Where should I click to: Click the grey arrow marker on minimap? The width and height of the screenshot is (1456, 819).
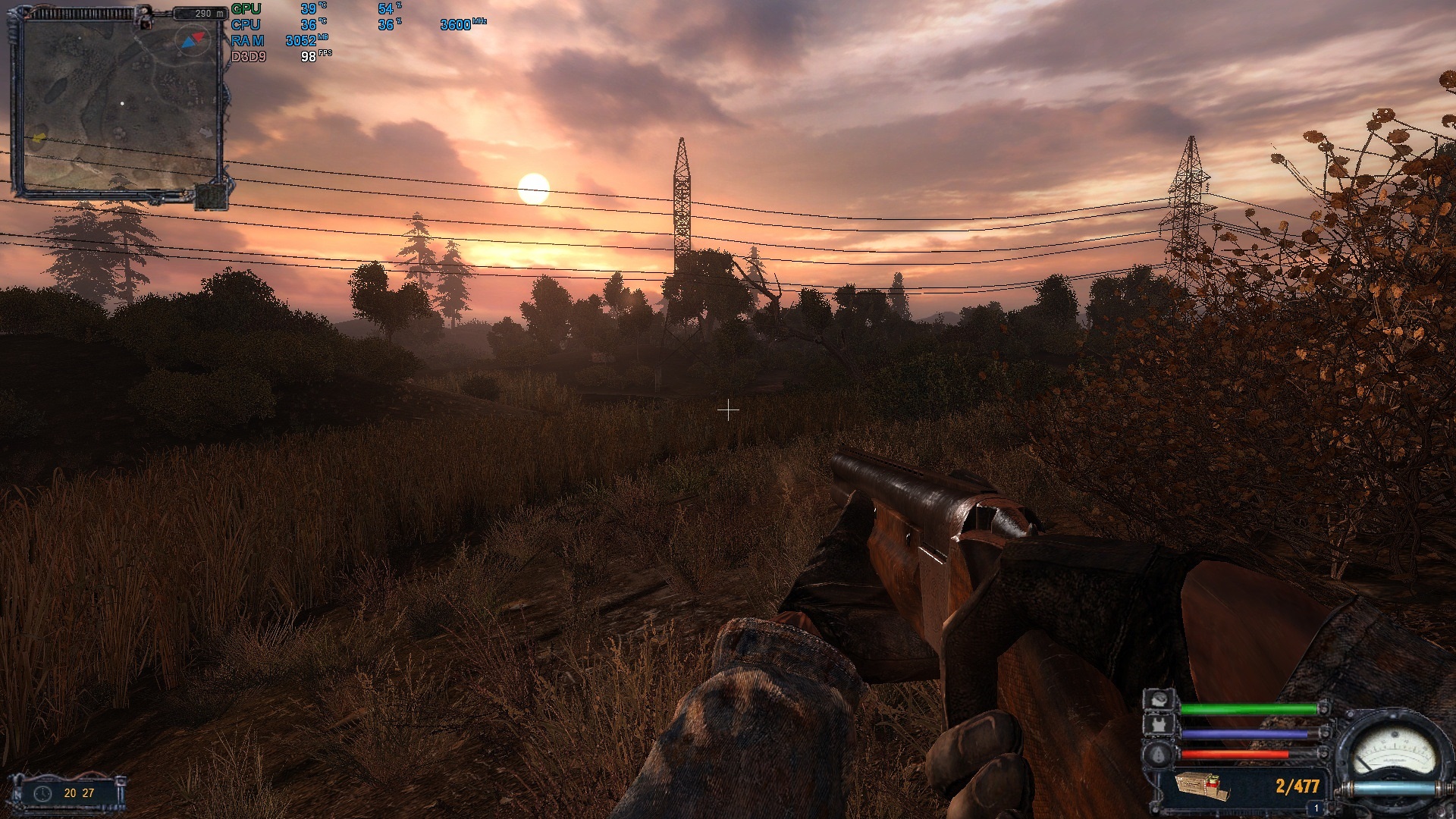[x=206, y=132]
